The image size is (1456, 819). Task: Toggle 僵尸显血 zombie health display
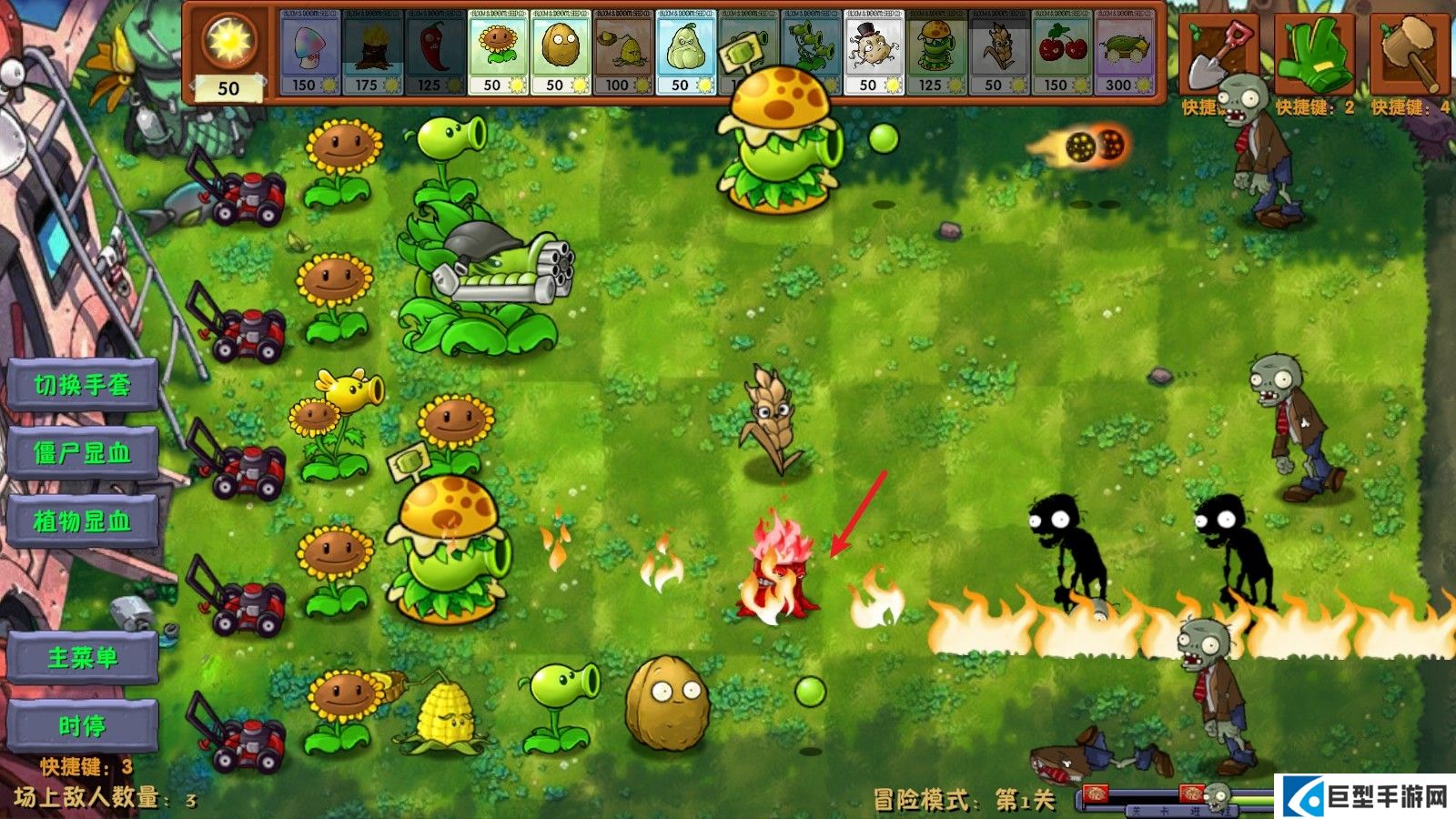coord(80,452)
